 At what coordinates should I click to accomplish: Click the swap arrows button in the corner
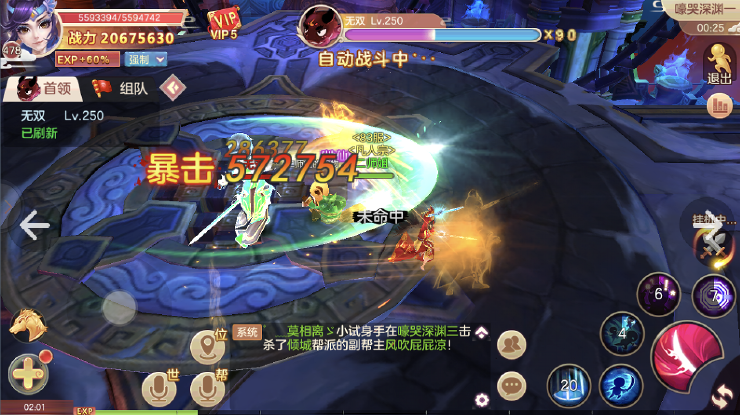click(722, 397)
